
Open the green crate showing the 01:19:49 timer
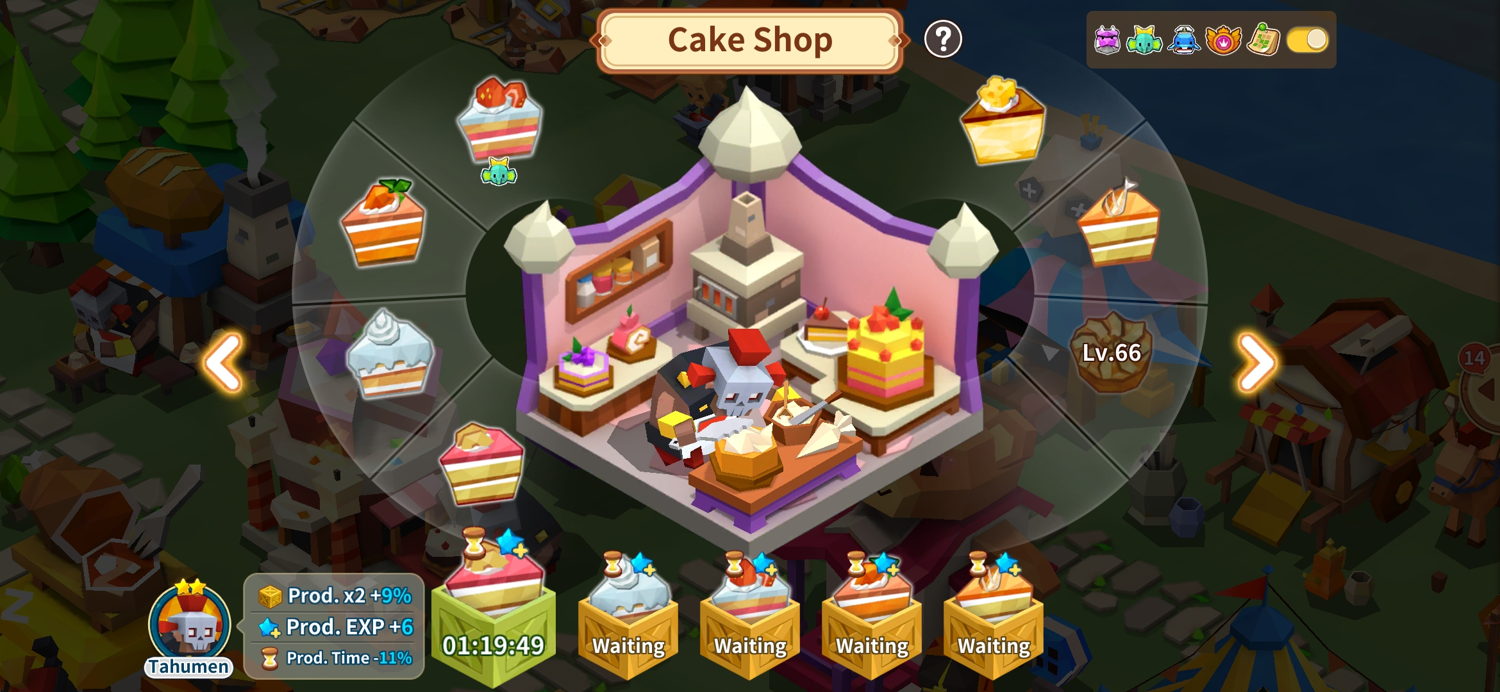[x=494, y=612]
